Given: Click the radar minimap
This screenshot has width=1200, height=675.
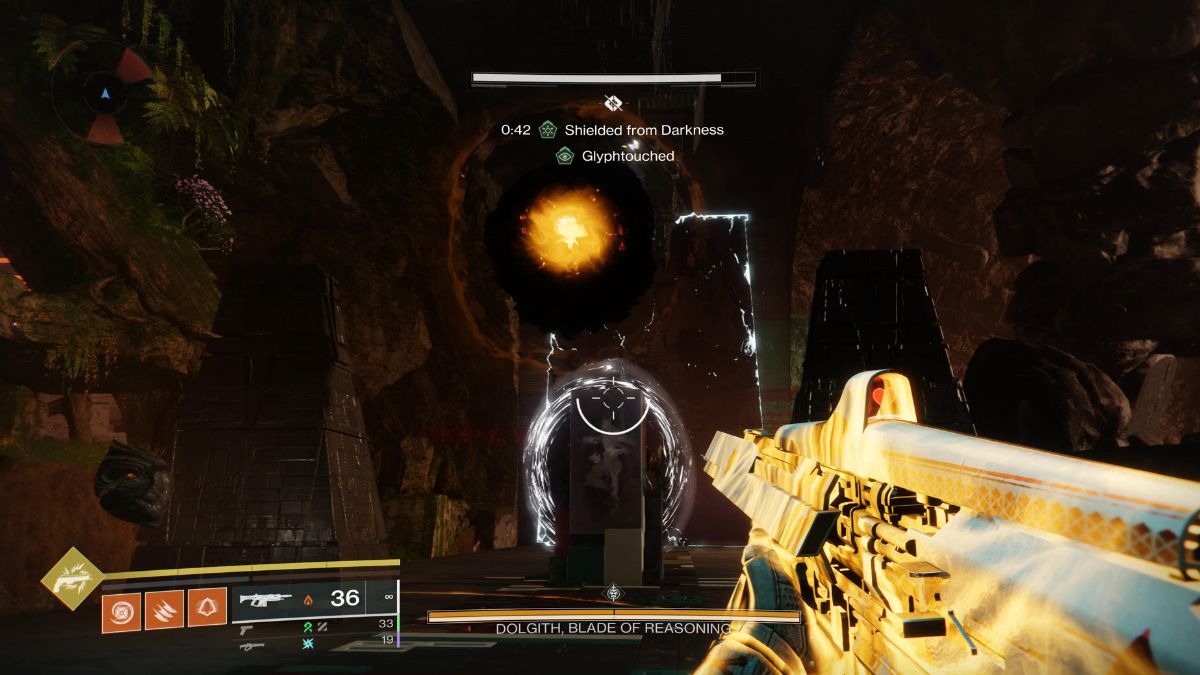Looking at the screenshot, I should pyautogui.click(x=106, y=95).
